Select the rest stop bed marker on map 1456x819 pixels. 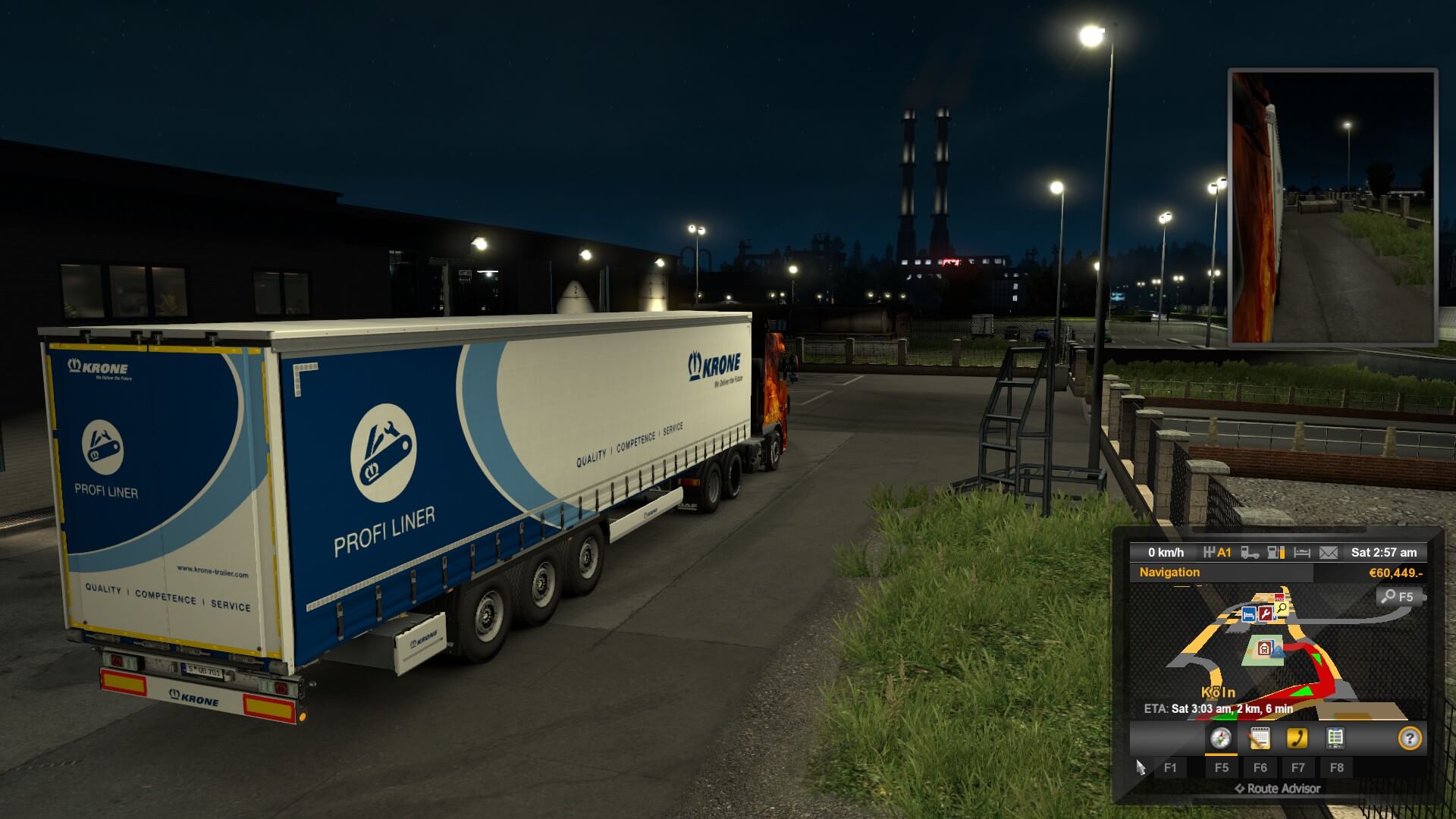[x=1248, y=614]
